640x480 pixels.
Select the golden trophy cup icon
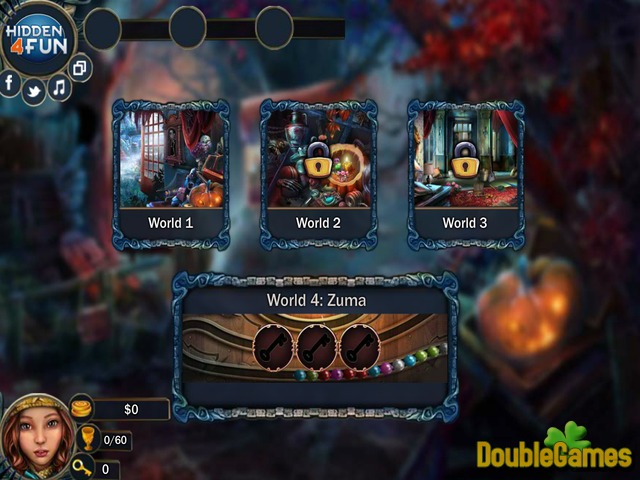click(85, 439)
